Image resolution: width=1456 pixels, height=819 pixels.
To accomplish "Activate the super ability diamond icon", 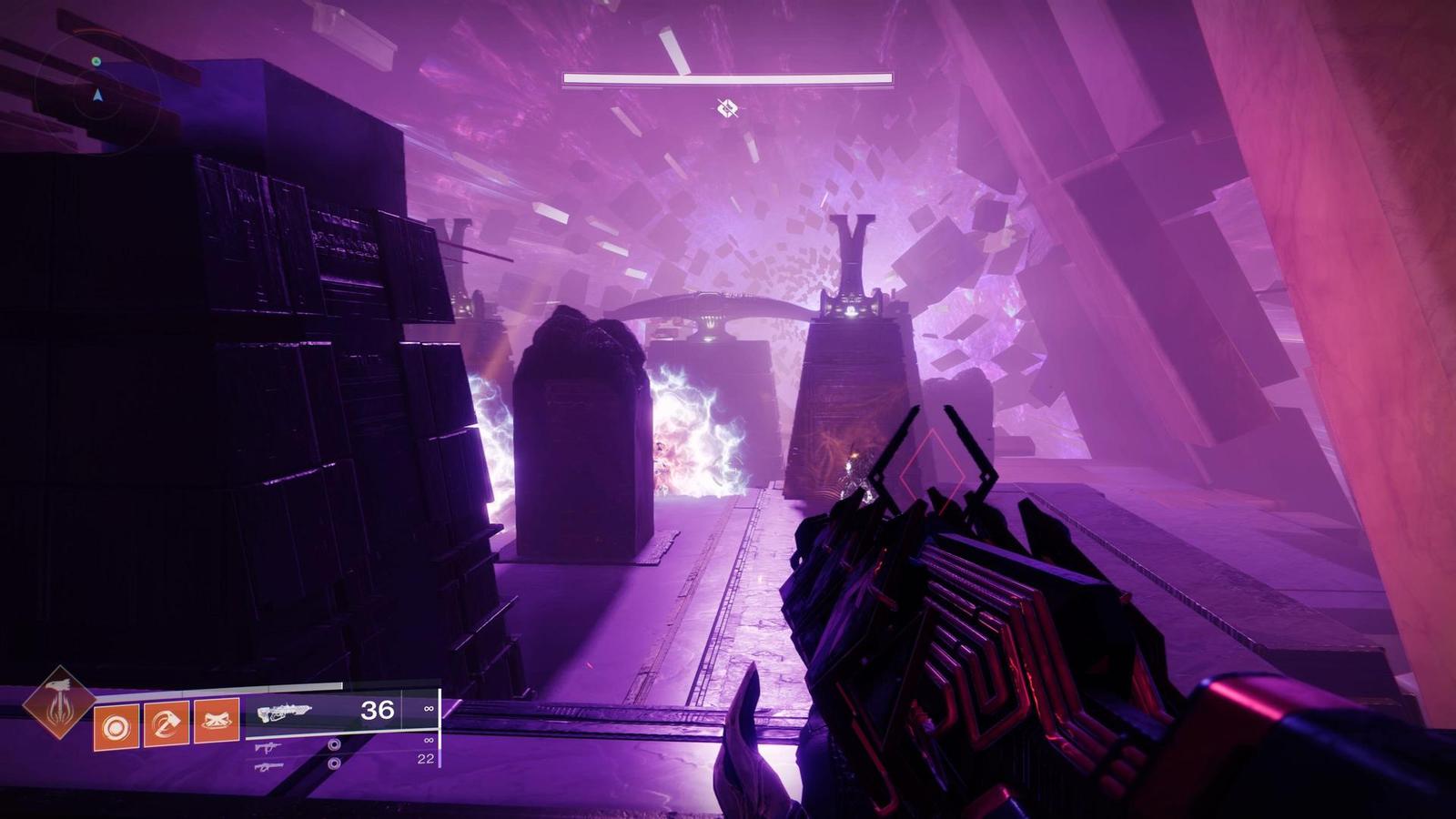I will click(58, 702).
